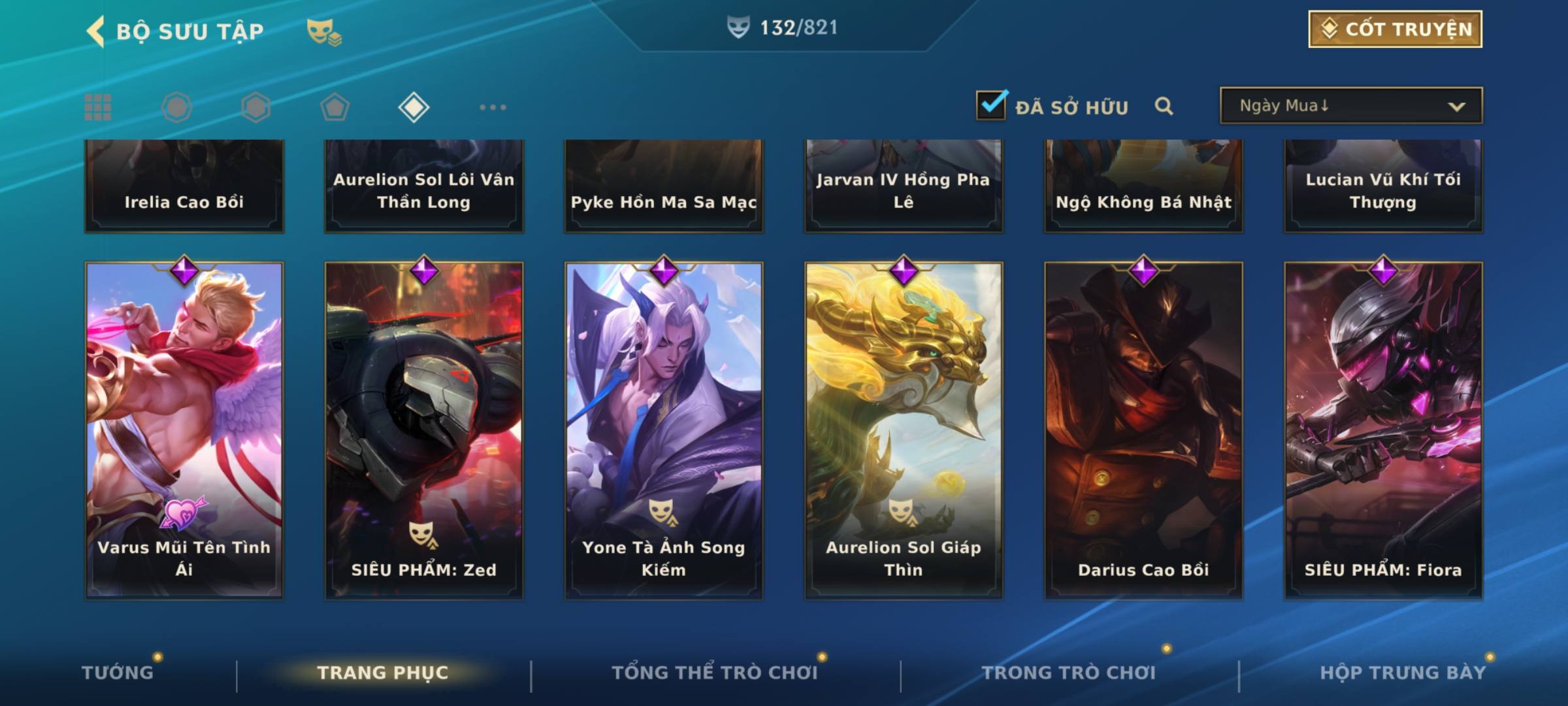The image size is (1568, 706).
Task: Choose the pentagon rarity filter
Action: [335, 107]
